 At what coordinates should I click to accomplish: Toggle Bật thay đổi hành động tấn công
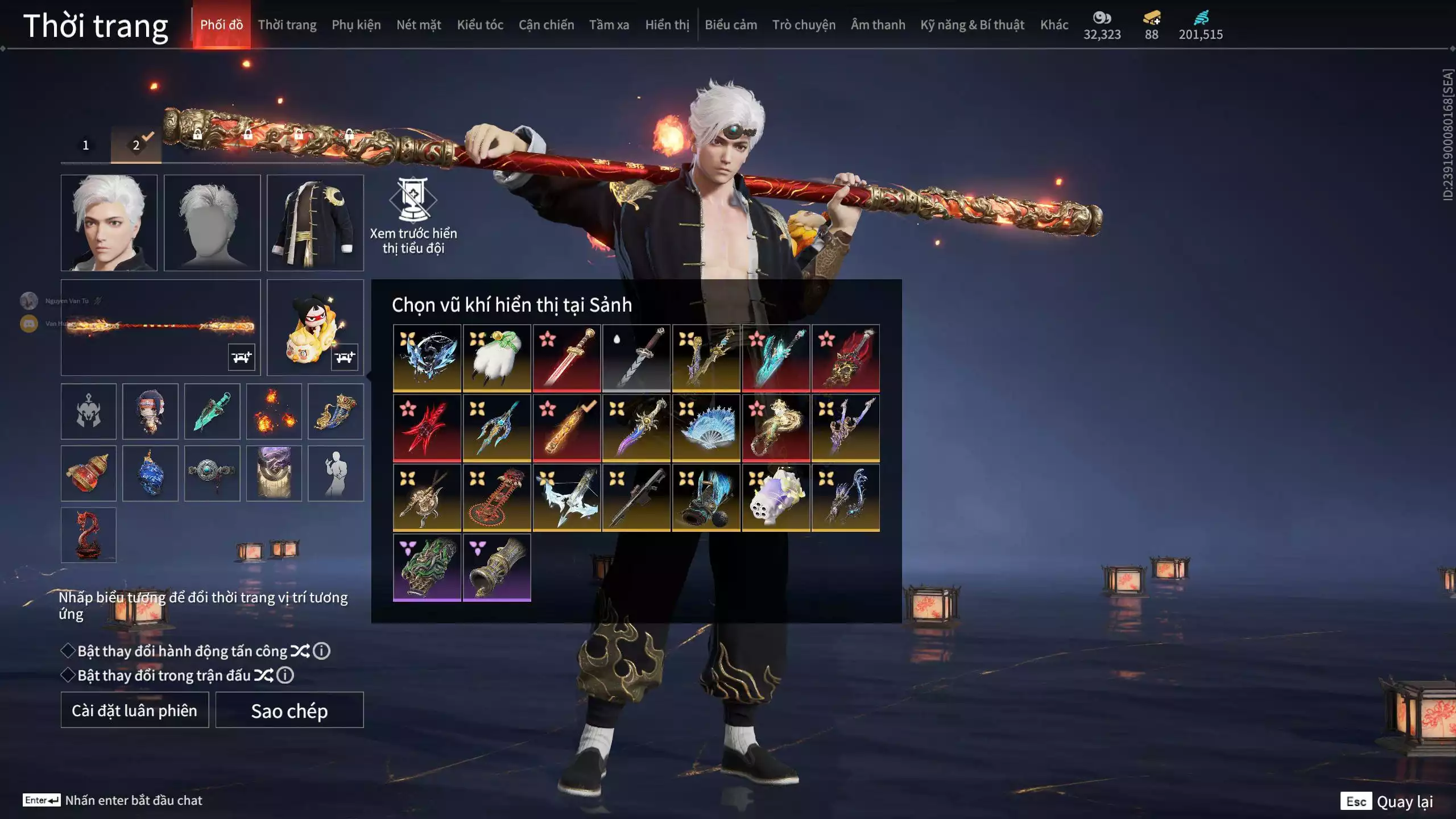tap(68, 651)
